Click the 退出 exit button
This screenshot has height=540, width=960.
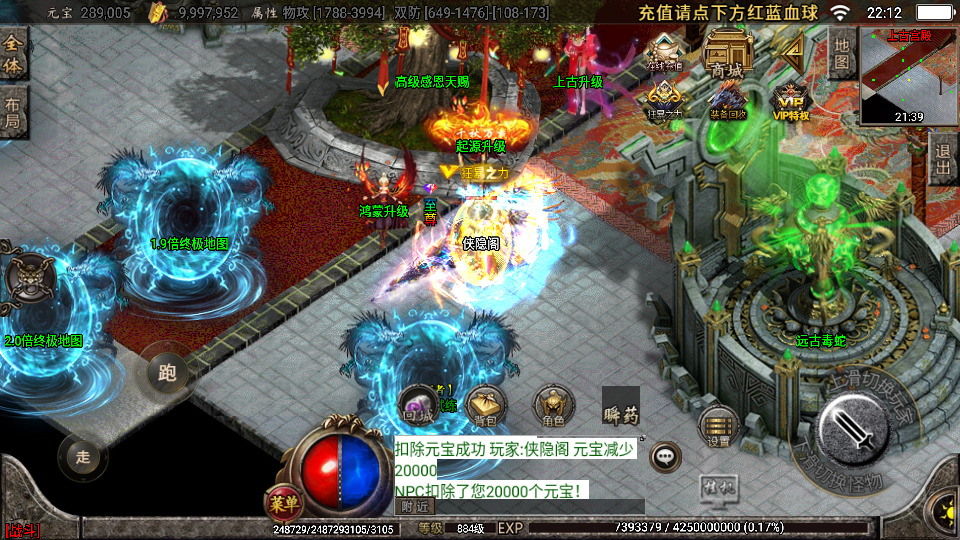941,160
